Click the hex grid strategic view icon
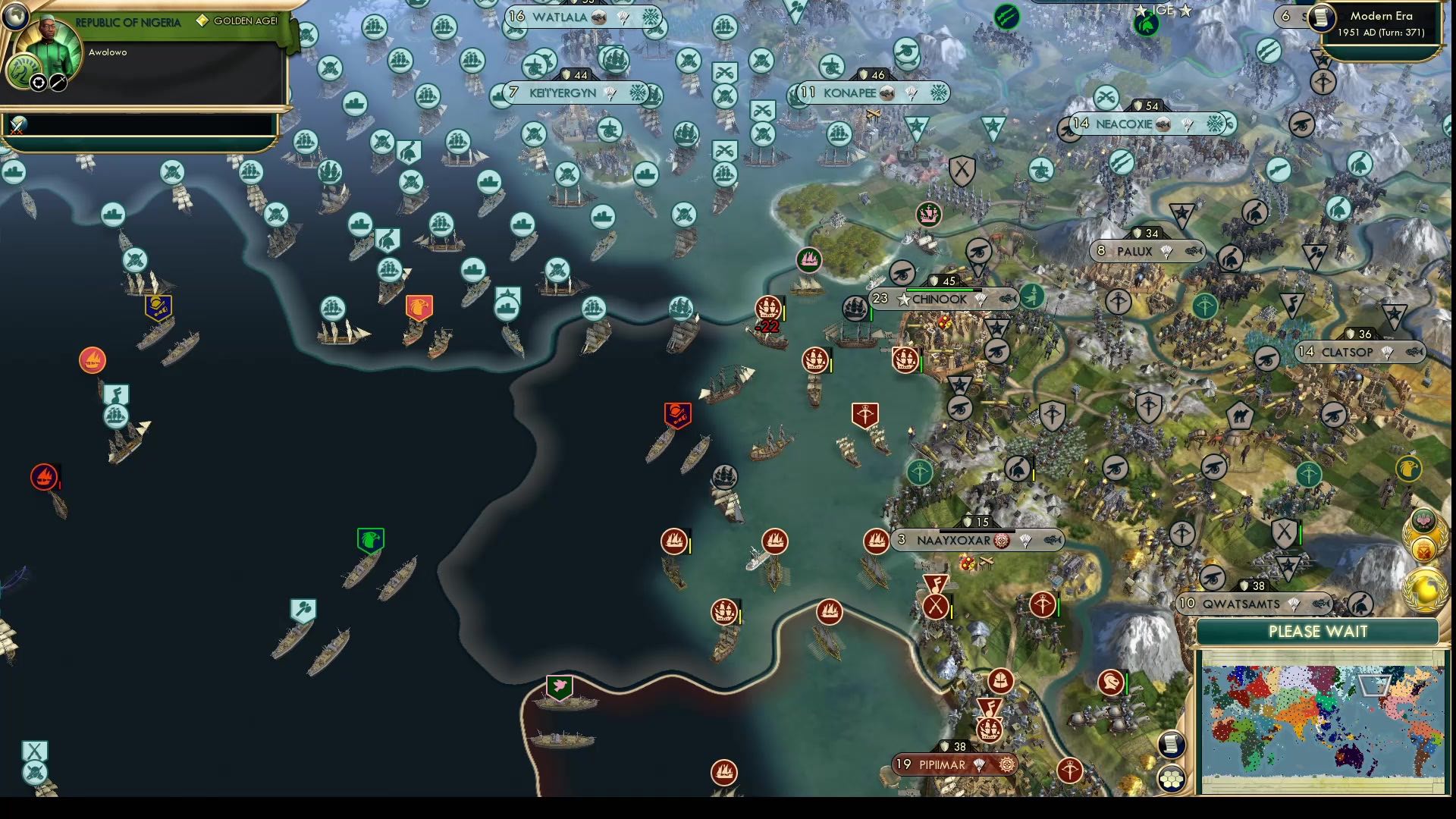This screenshot has width=1456, height=819. coord(1172,777)
